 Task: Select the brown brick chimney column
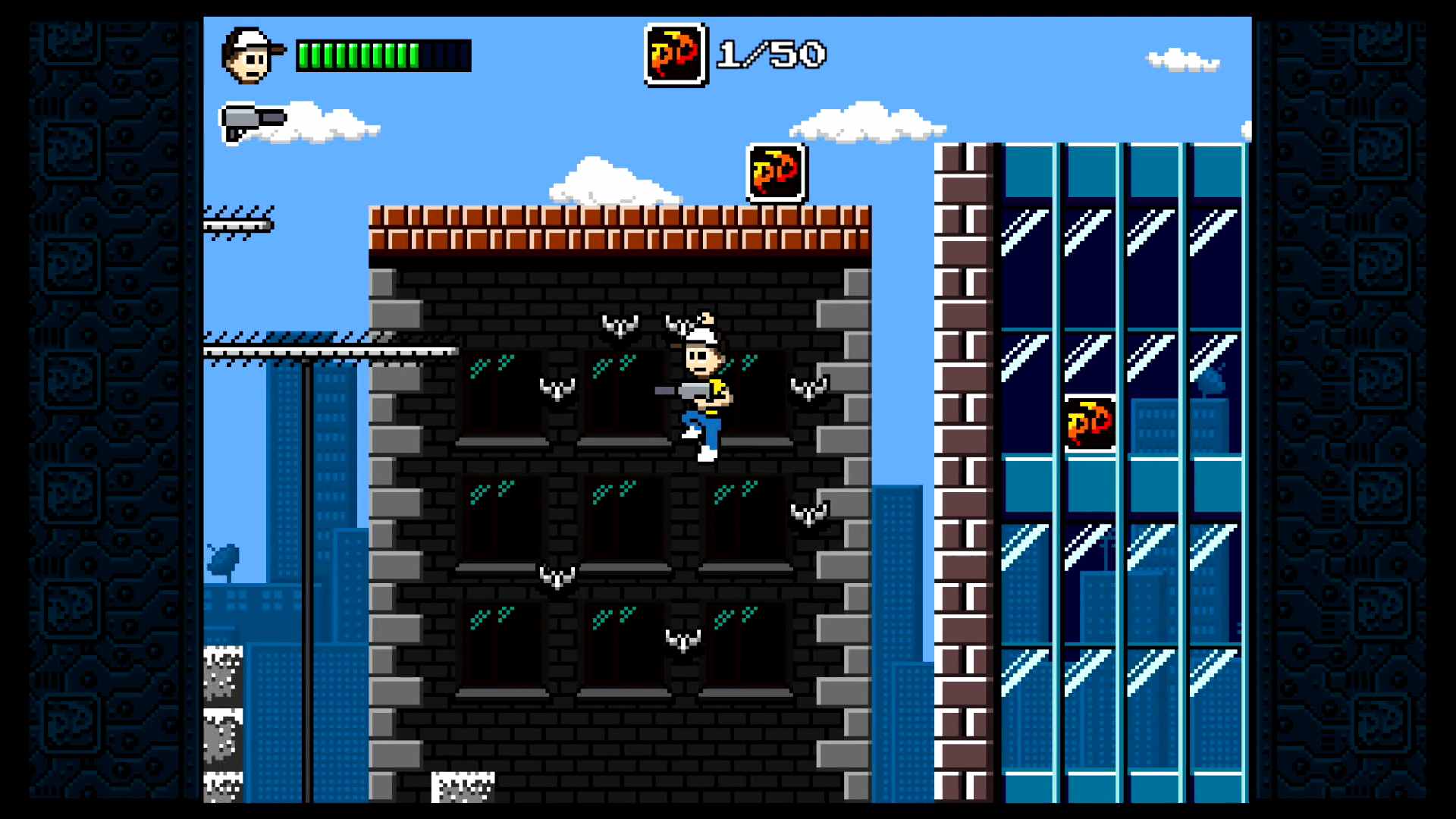tap(965, 455)
